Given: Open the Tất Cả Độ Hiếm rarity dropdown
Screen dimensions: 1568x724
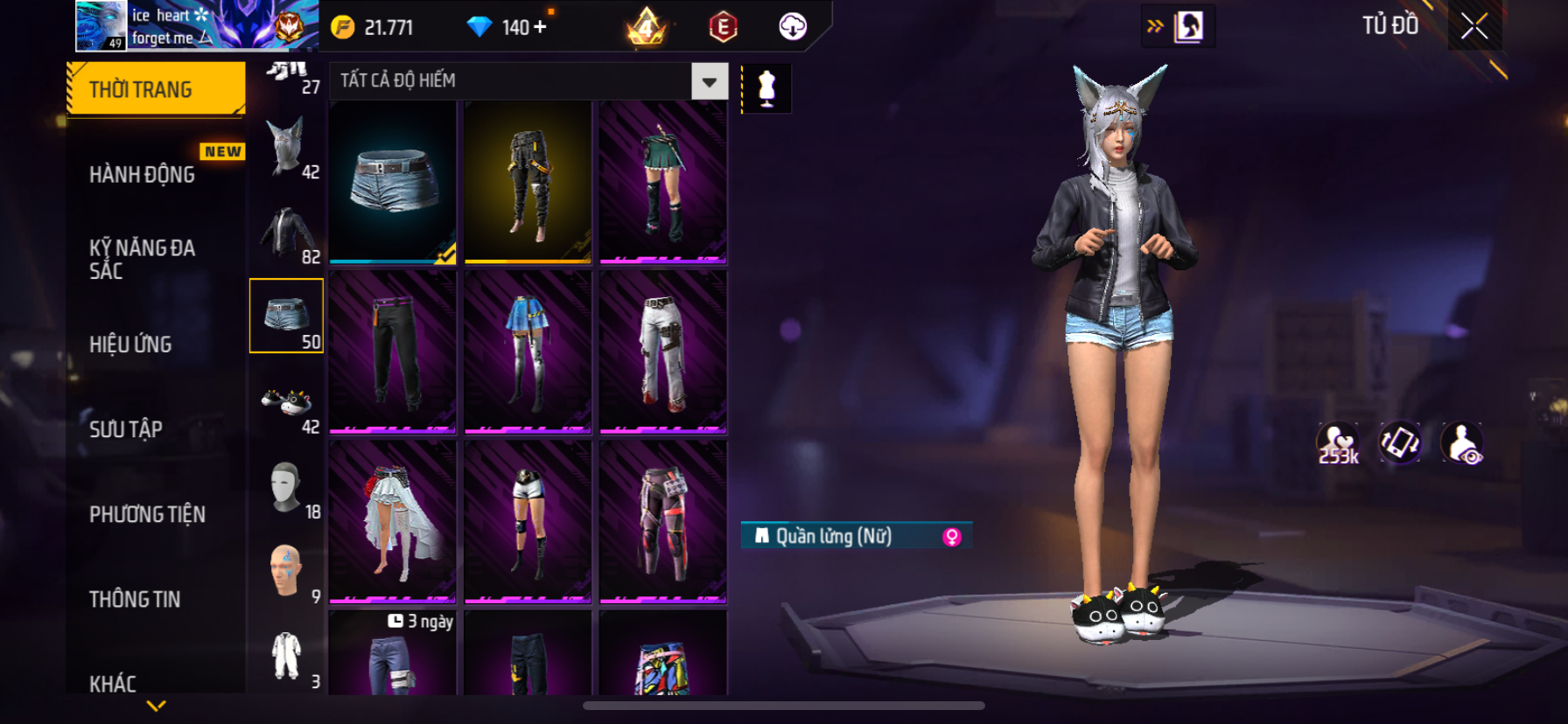Looking at the screenshot, I should [x=710, y=81].
